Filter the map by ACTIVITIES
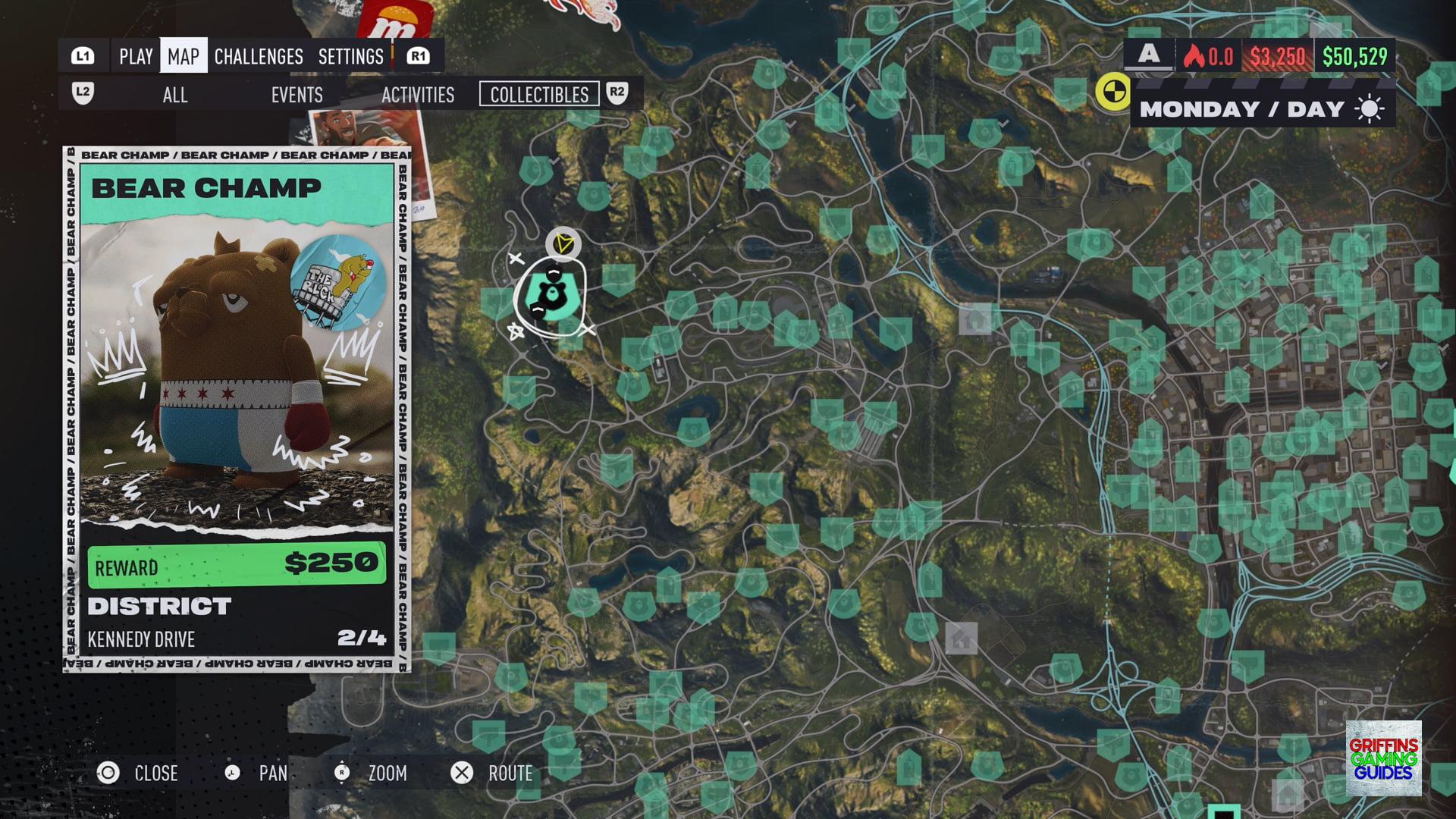The height and width of the screenshot is (819, 1456). (418, 95)
